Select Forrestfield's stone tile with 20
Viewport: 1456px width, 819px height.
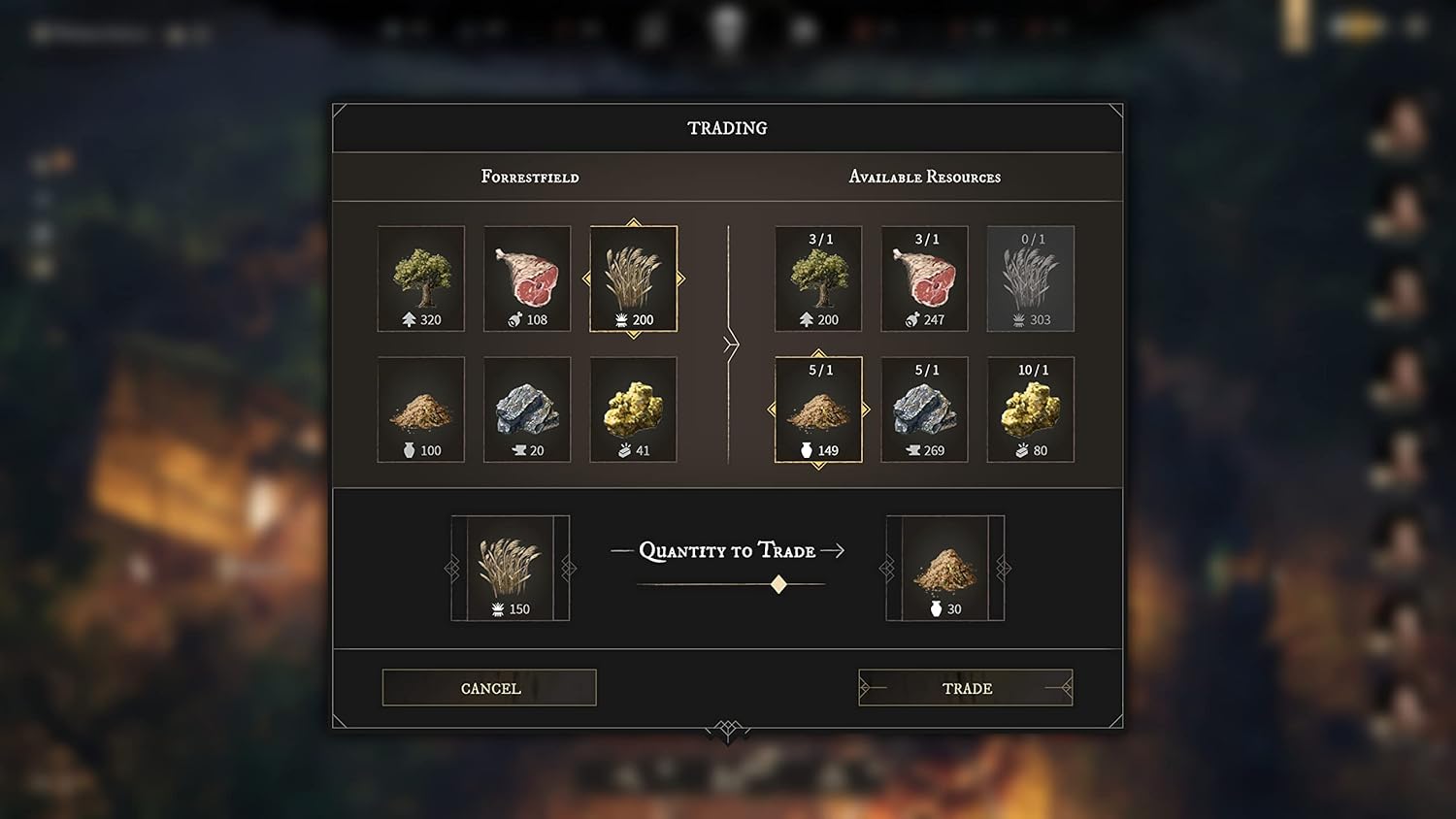[x=527, y=409]
